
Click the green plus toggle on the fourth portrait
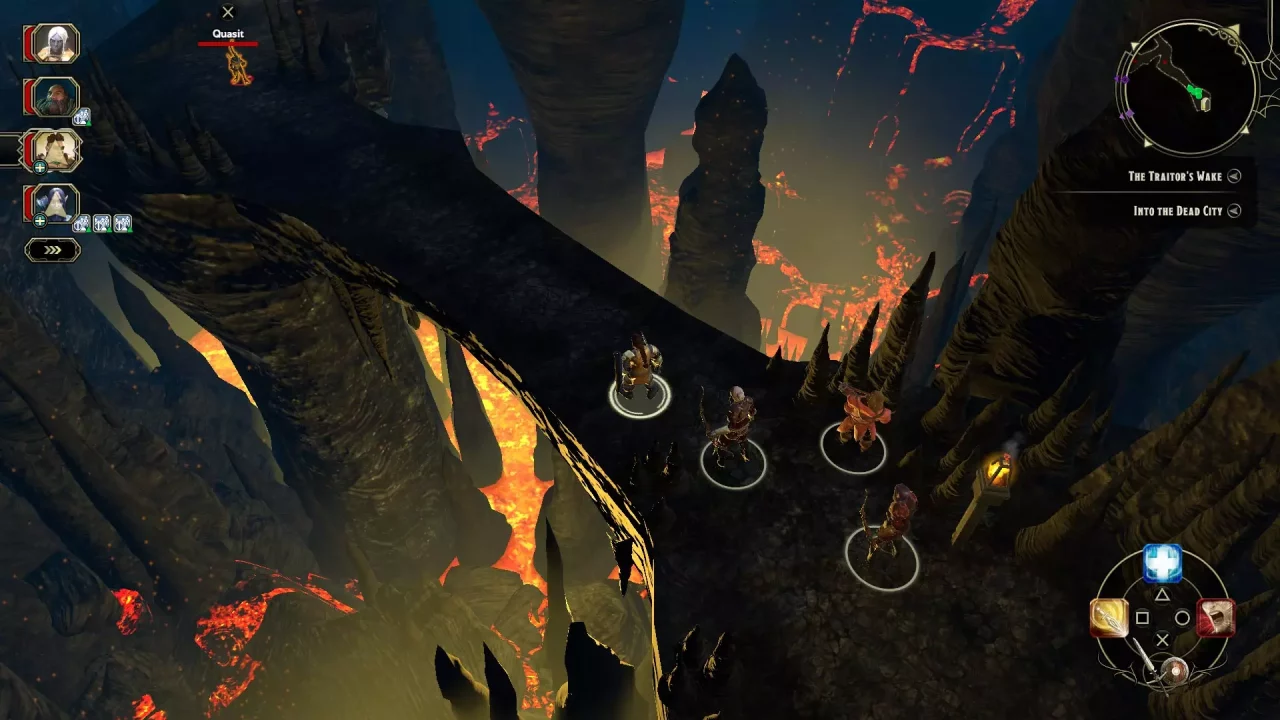pos(39,221)
